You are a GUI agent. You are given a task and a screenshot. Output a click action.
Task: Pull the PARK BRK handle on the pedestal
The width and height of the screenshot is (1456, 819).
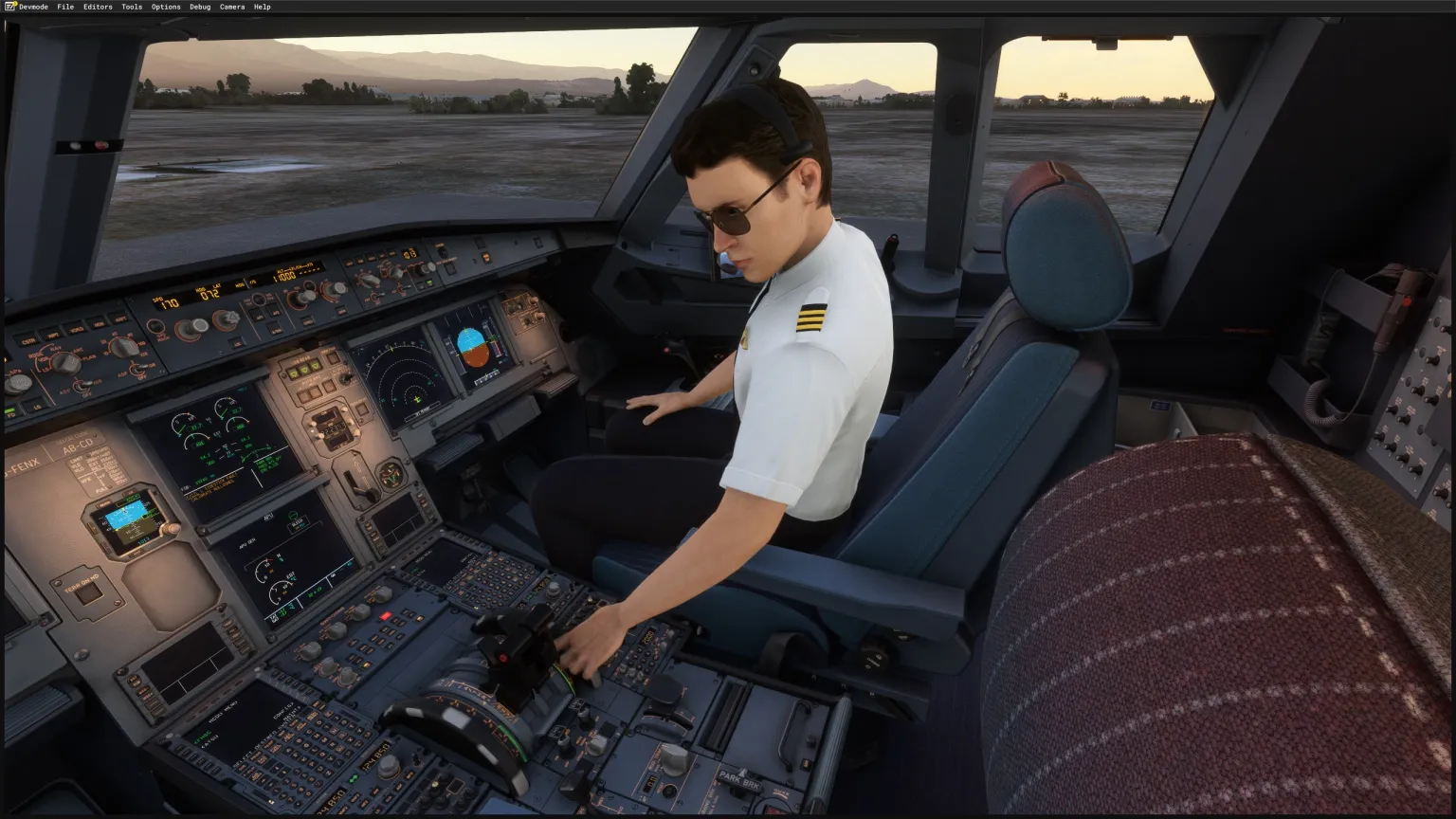(x=739, y=790)
